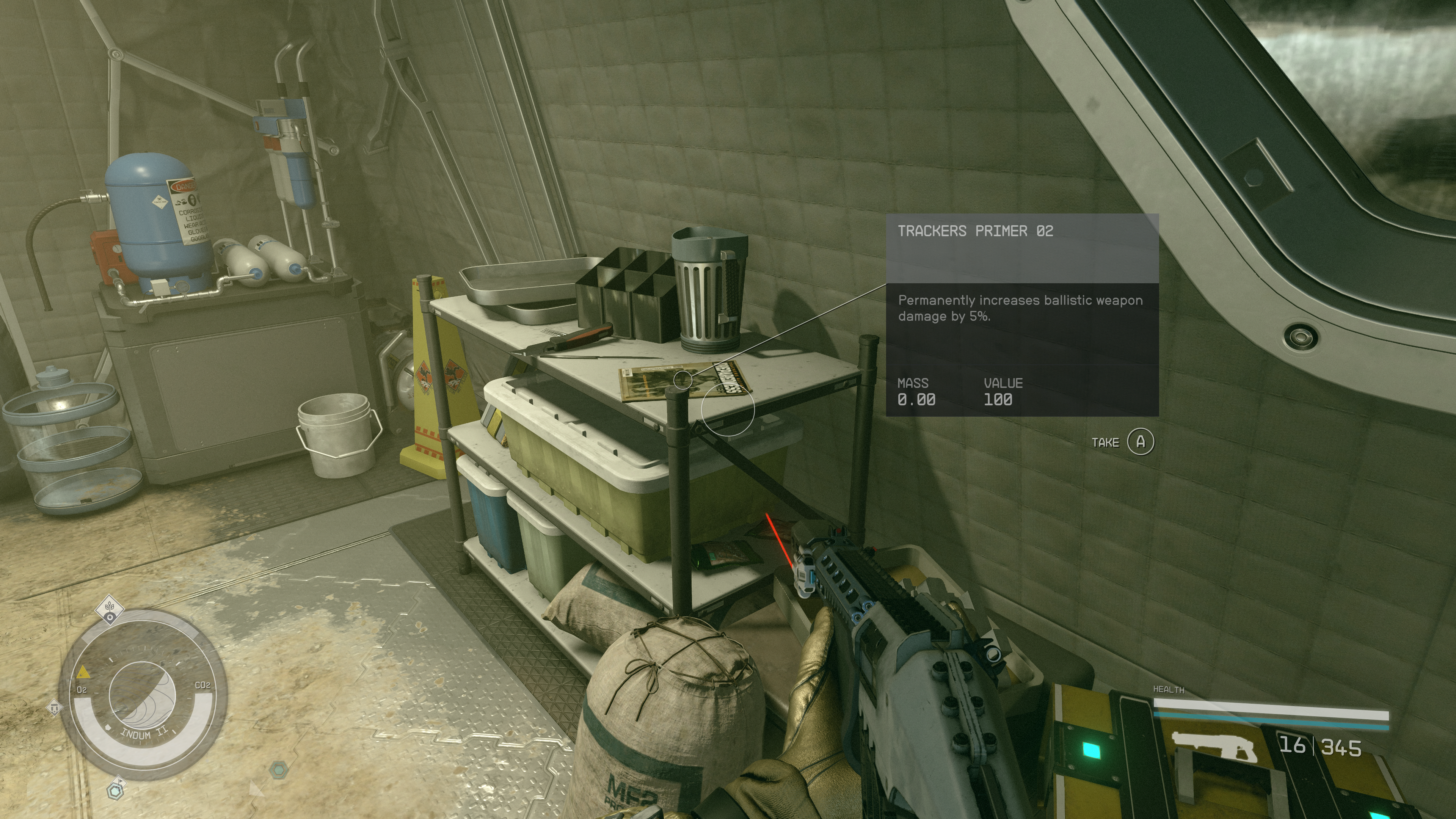Click the Trackers Primer 02 info card
Viewport: 1456px width, 819px height.
pos(1022,315)
